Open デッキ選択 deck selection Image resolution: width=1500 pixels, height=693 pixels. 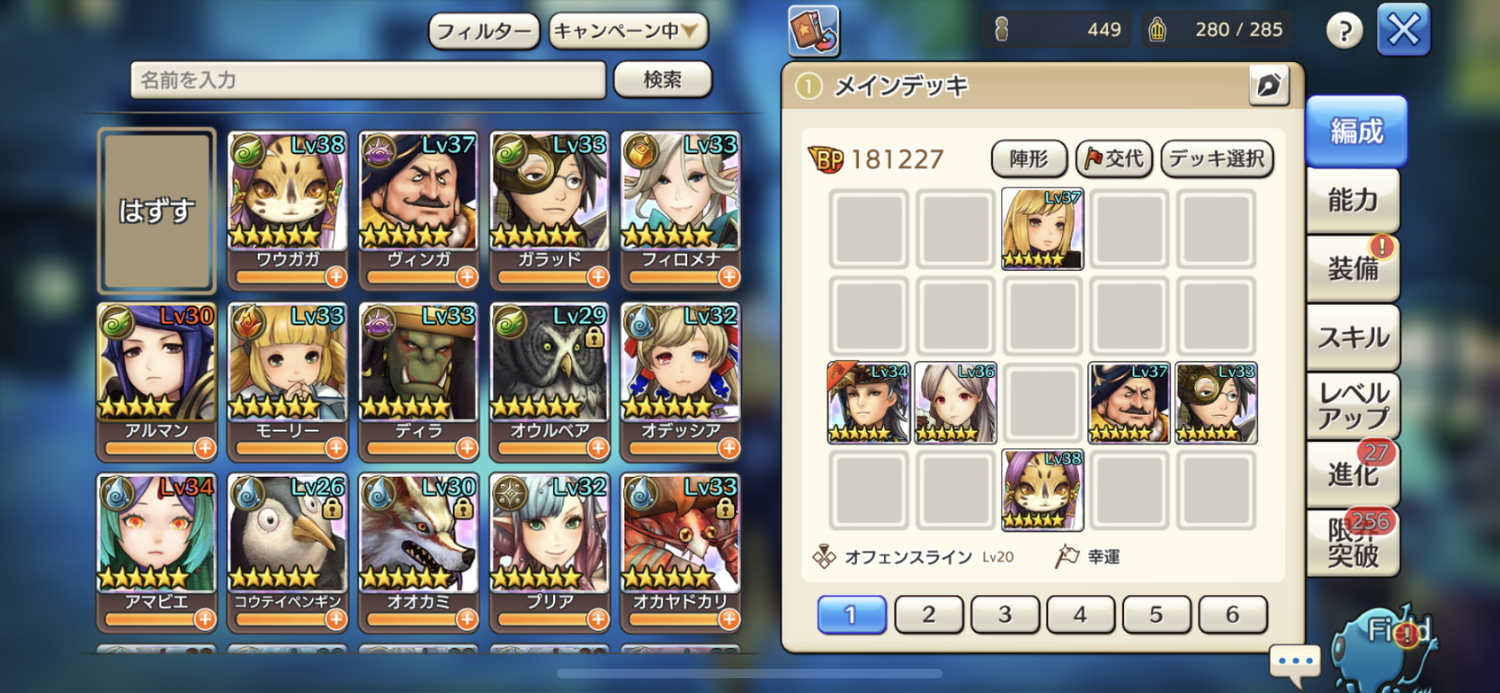(x=1217, y=158)
